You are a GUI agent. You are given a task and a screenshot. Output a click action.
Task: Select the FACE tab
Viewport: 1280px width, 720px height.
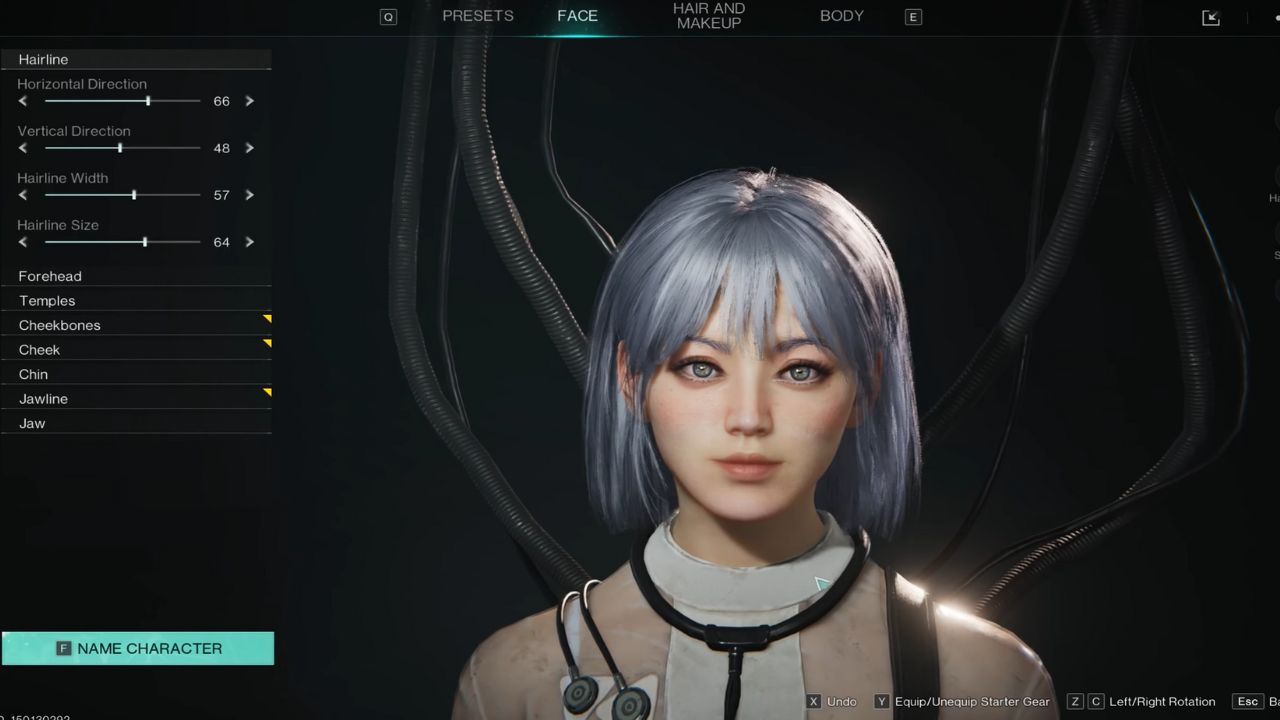(x=577, y=15)
